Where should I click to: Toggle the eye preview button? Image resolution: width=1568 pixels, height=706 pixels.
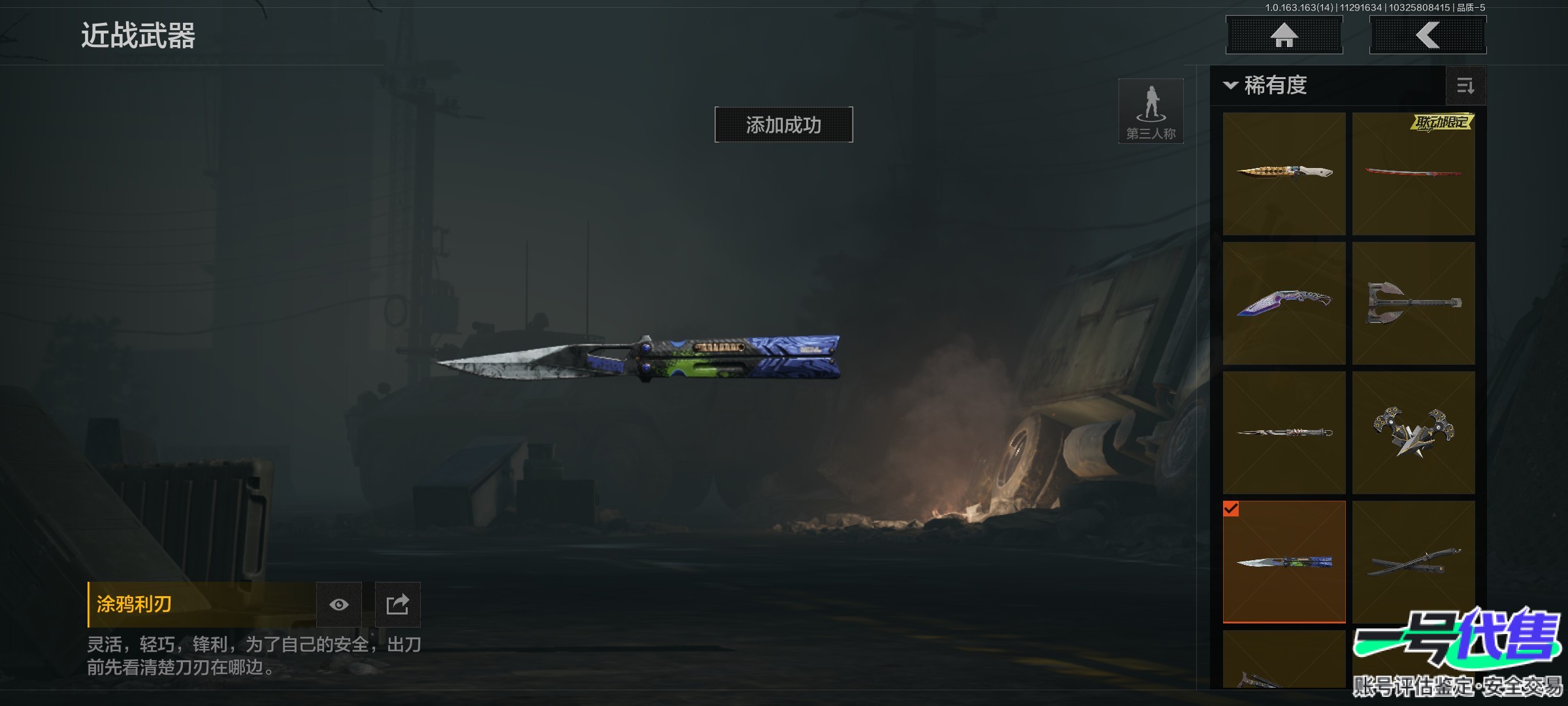pos(338,605)
